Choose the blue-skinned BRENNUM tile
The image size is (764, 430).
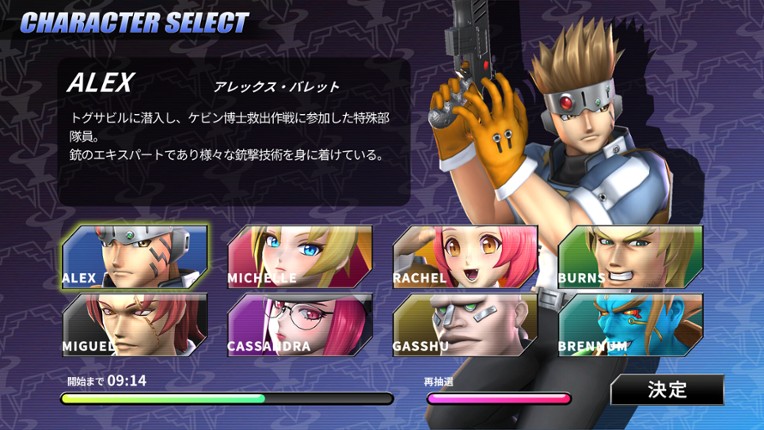coord(630,325)
